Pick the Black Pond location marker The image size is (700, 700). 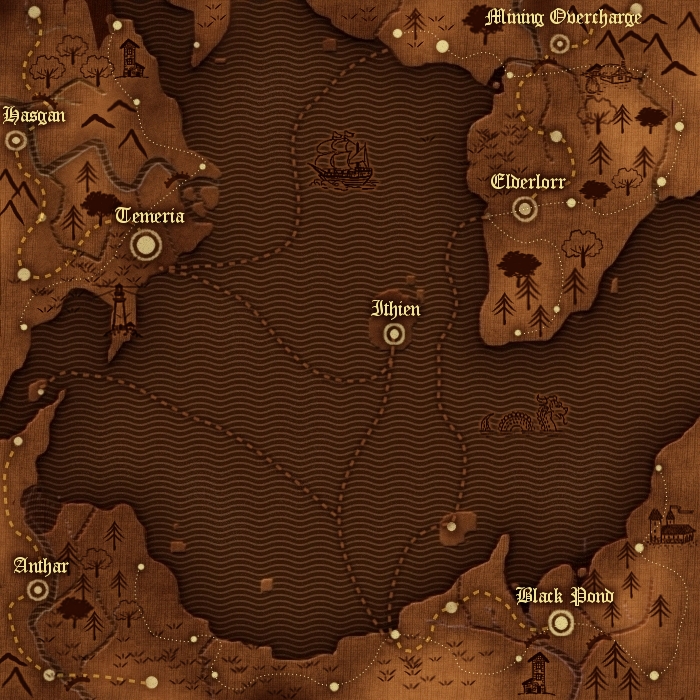[x=561, y=623]
